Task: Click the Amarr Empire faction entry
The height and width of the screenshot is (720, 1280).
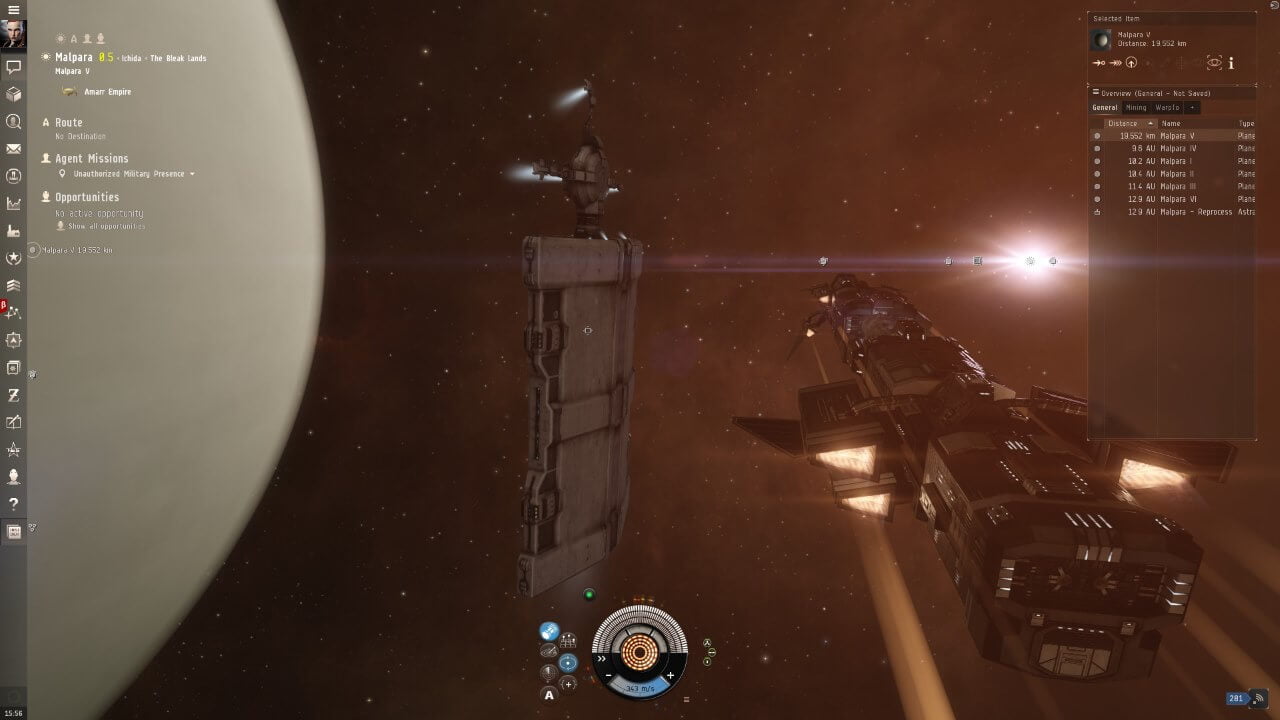Action: (107, 92)
